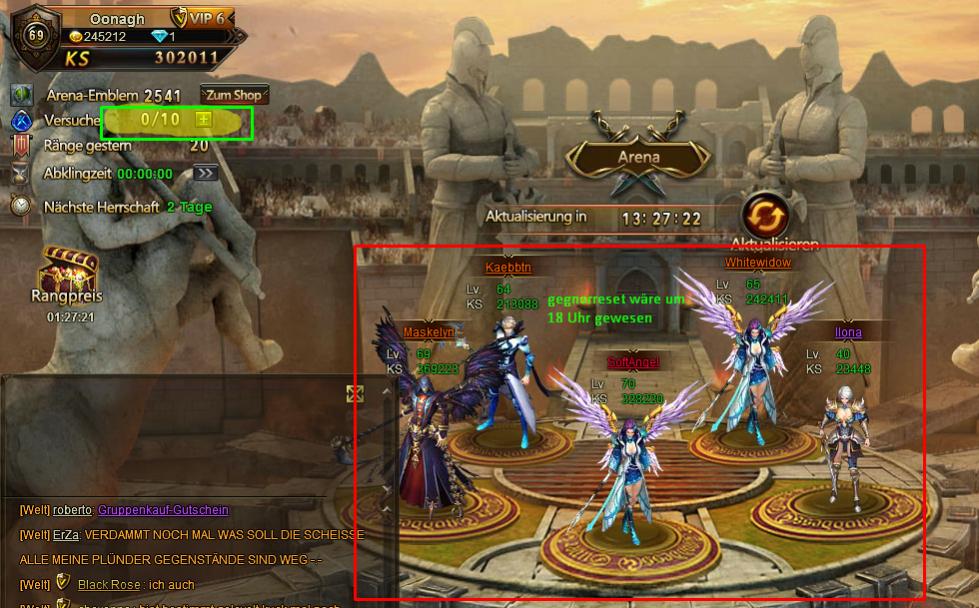
Task: Click player name roberto in chat
Action: tap(72, 510)
